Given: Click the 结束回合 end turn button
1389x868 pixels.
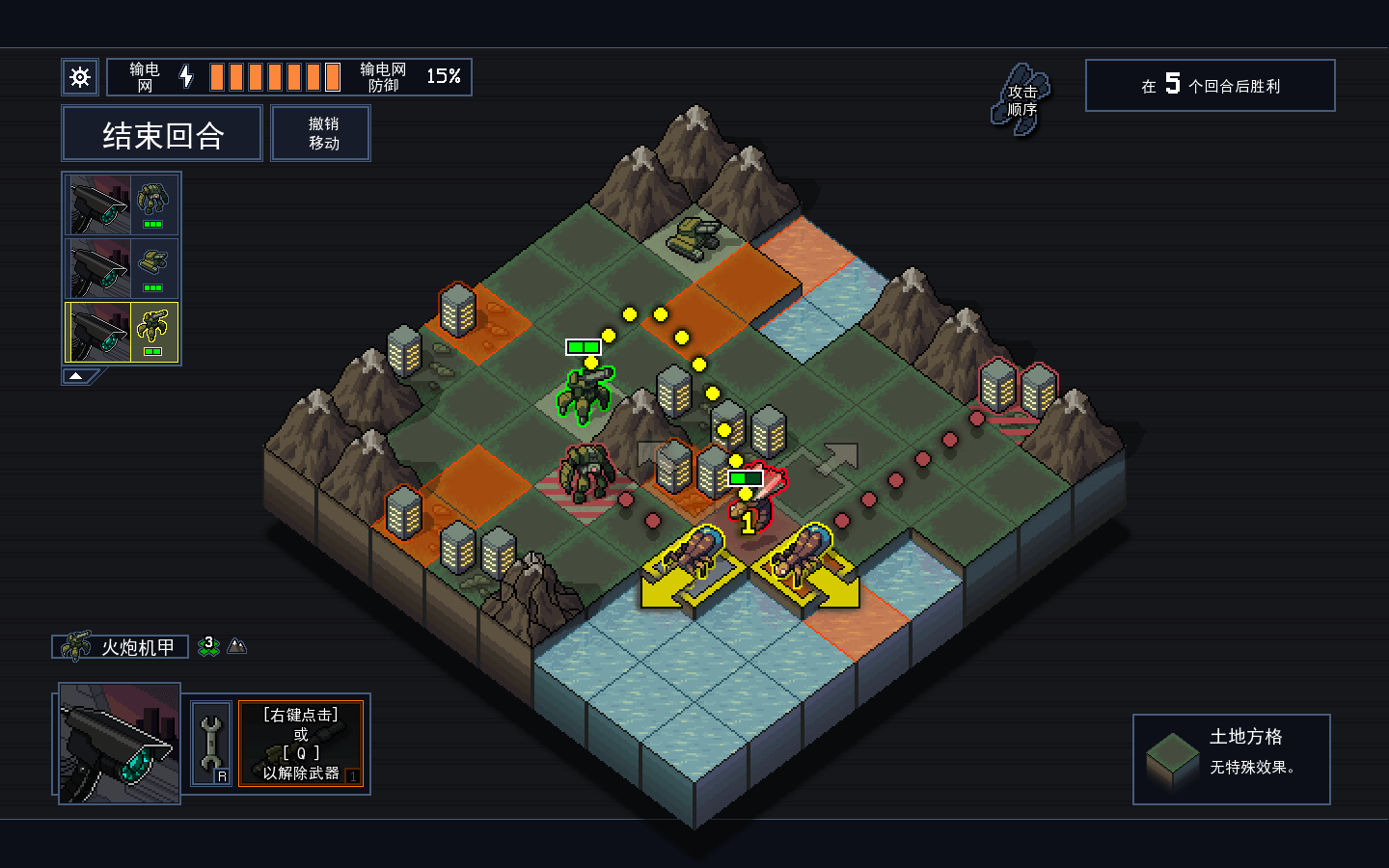Looking at the screenshot, I should coord(162,134).
